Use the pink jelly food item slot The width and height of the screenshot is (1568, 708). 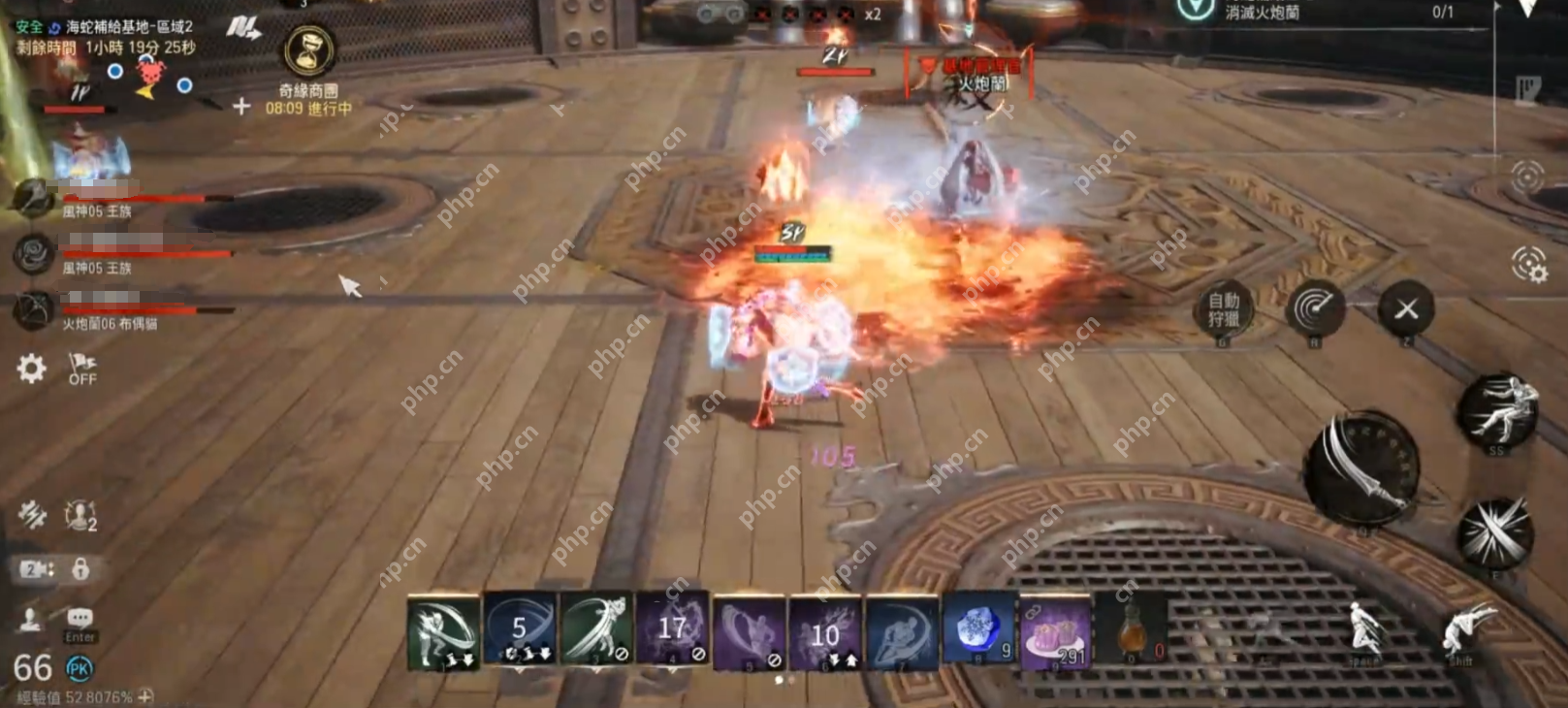click(x=1055, y=632)
